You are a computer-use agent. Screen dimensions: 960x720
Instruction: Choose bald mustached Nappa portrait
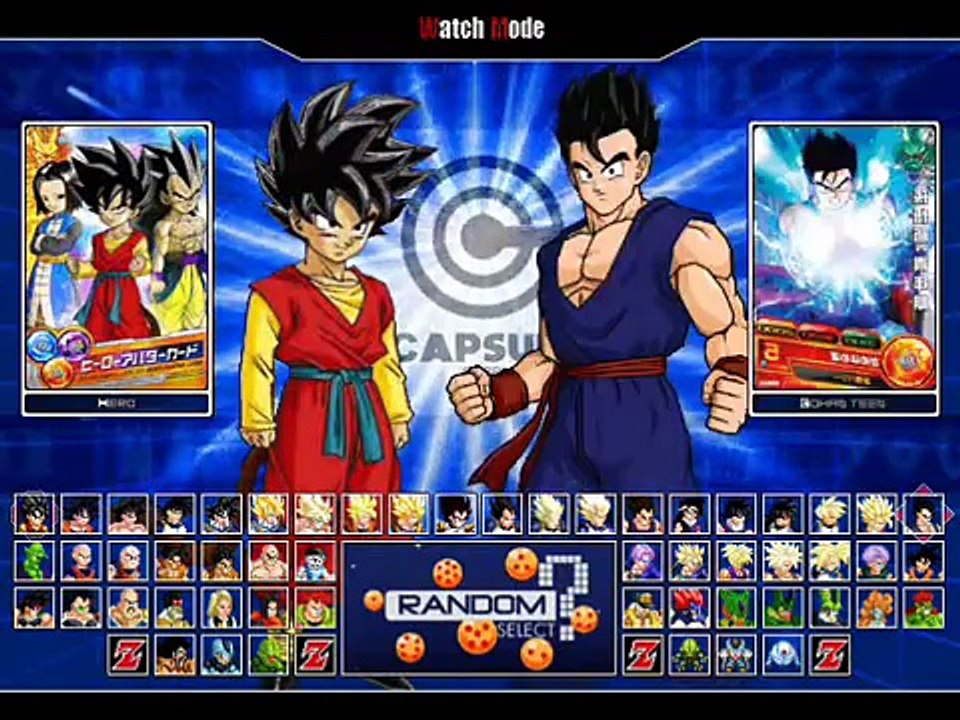(x=128, y=607)
